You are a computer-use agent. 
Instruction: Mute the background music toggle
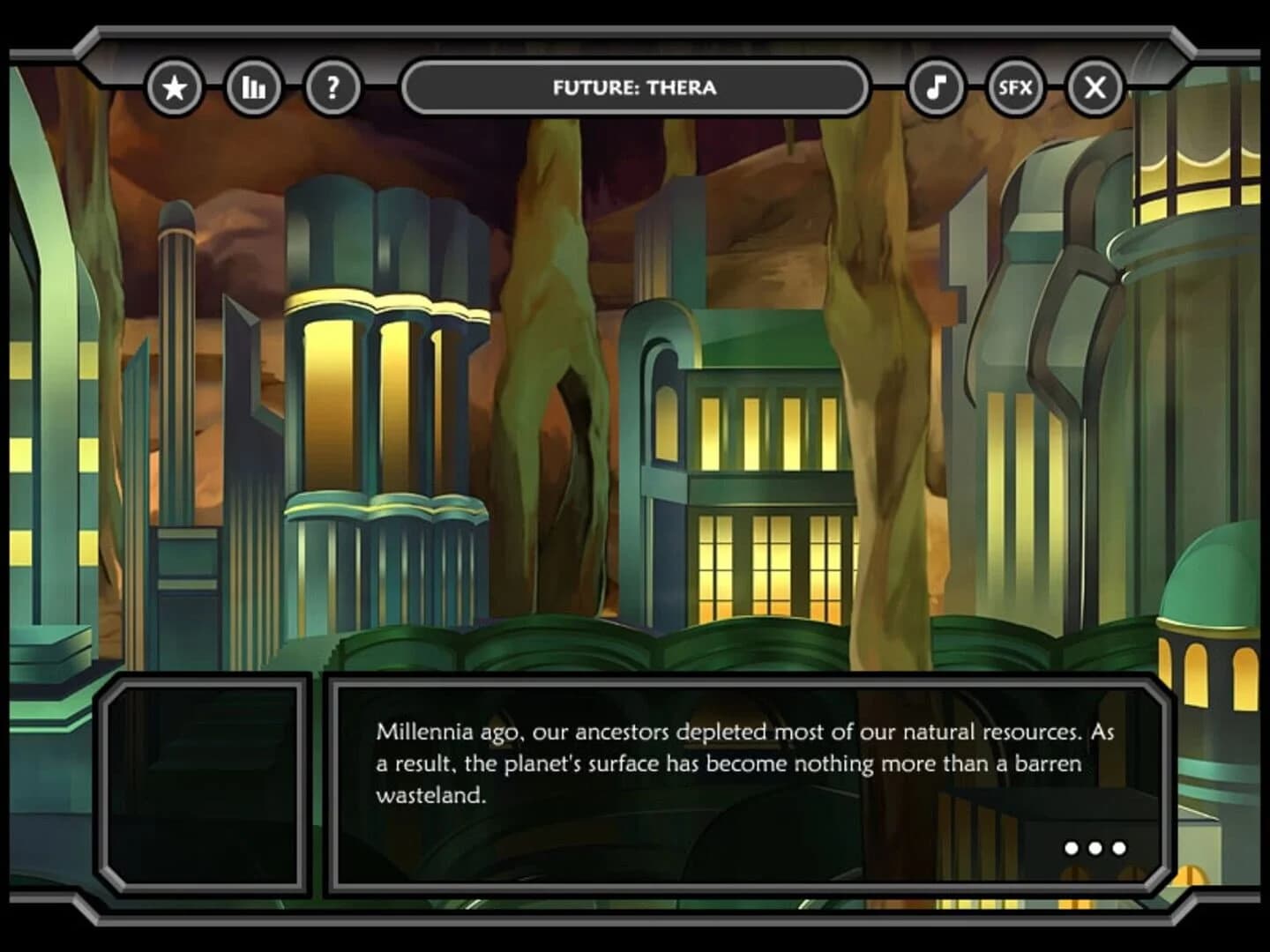coord(938,87)
